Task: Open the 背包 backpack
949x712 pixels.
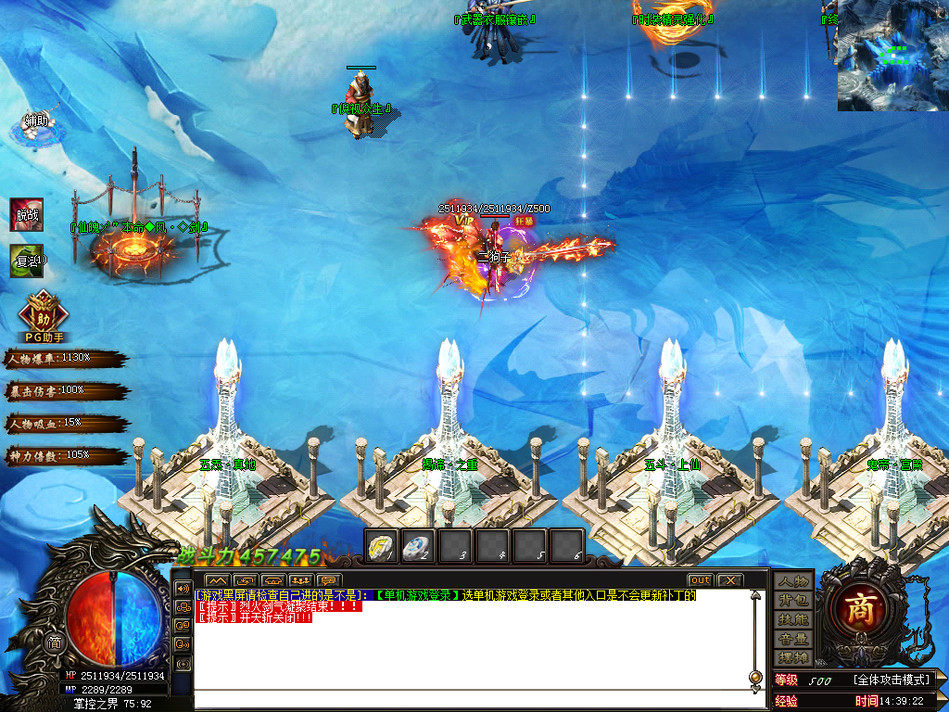Action: click(794, 601)
